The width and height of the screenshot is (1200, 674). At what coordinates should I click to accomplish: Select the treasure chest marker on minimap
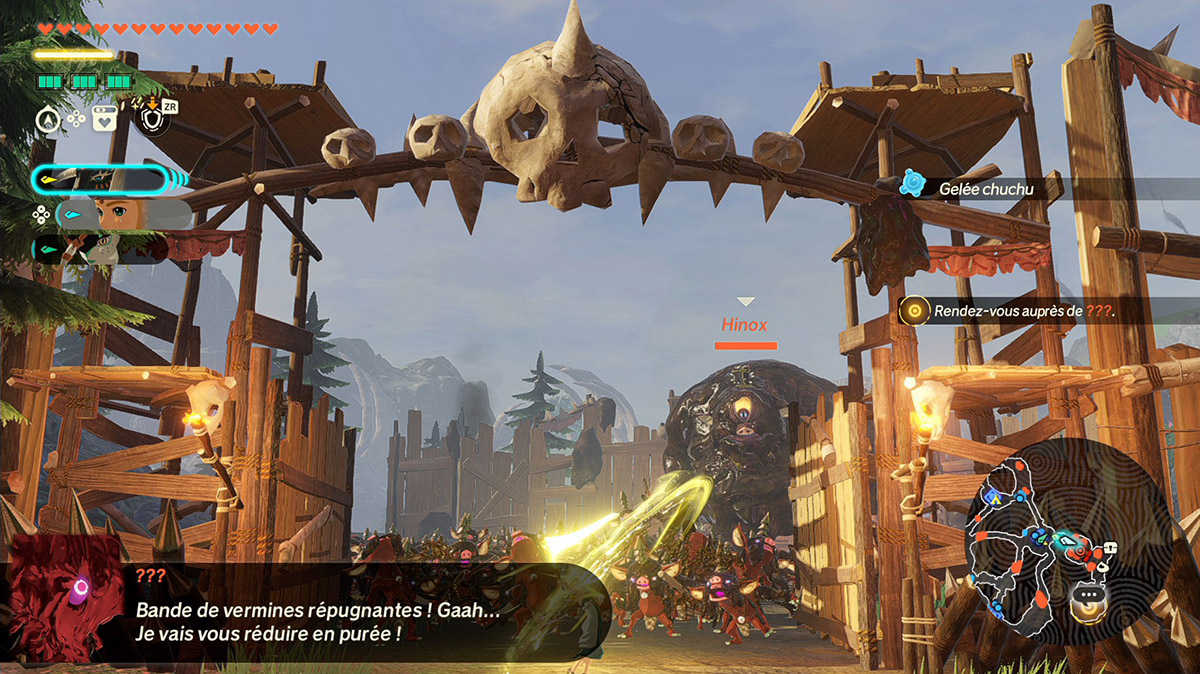(1109, 548)
